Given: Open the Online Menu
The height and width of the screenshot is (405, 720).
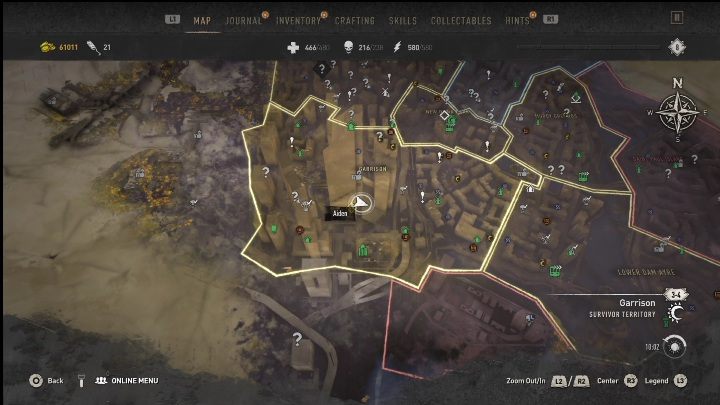Looking at the screenshot, I should [126, 380].
